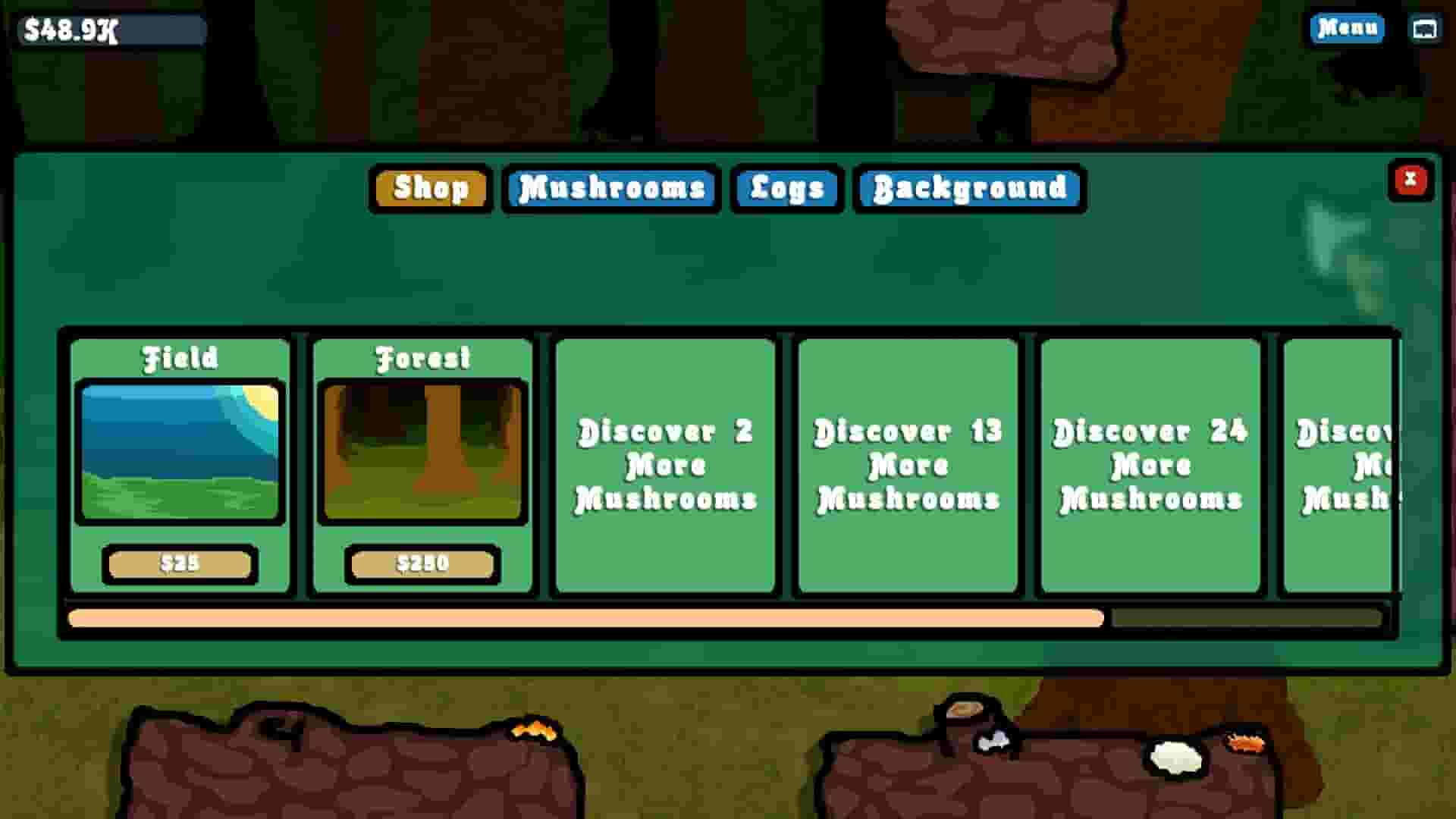The width and height of the screenshot is (1456, 819).
Task: Switch to the Background tab
Action: point(968,189)
